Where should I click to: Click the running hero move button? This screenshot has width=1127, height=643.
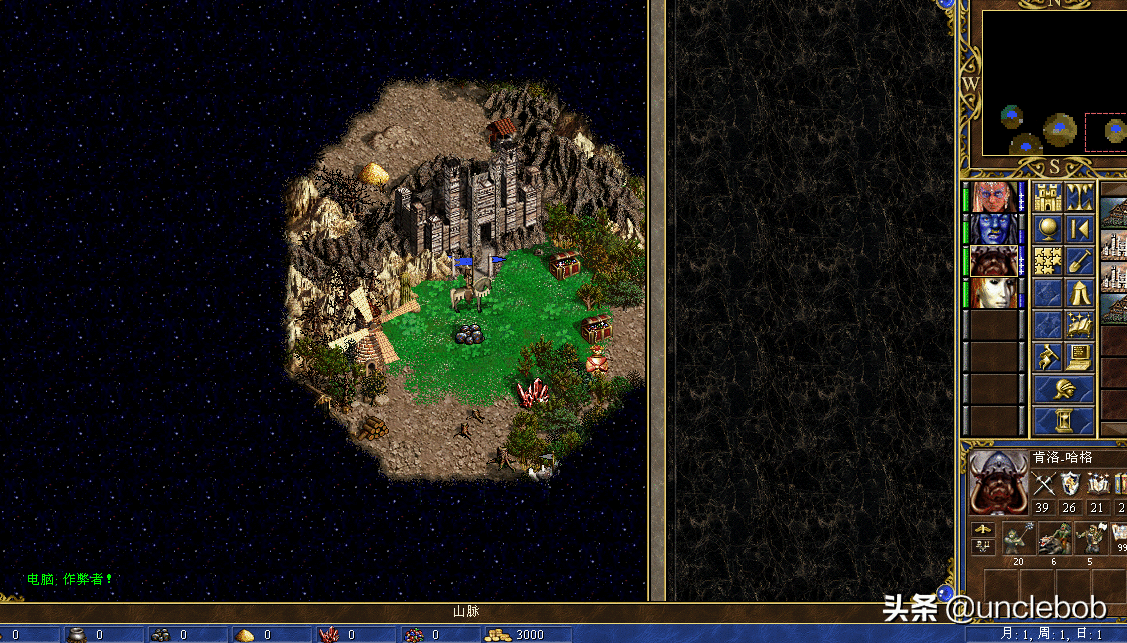[x=1047, y=357]
